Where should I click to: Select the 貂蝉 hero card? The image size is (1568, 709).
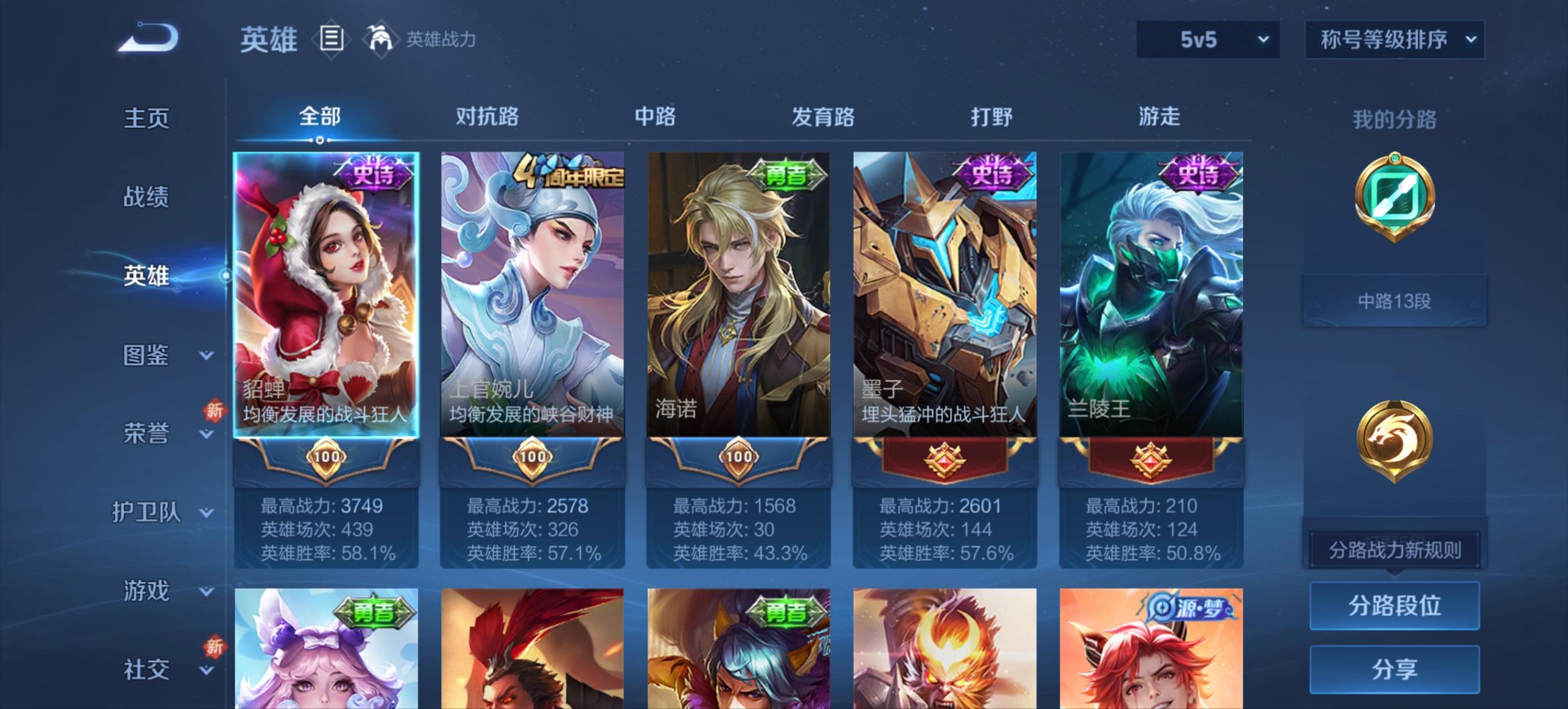(x=327, y=294)
